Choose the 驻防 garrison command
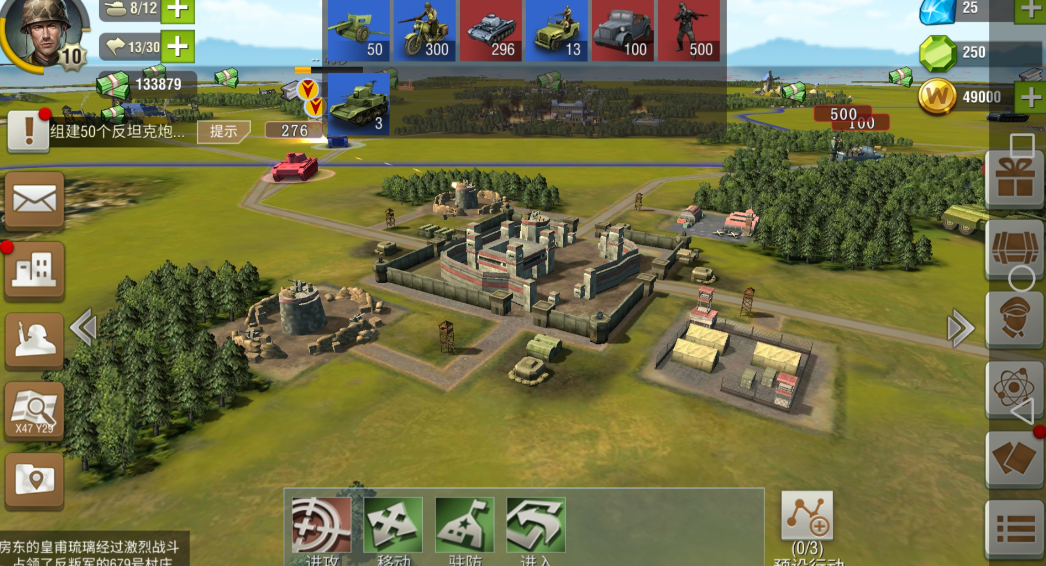Image resolution: width=1046 pixels, height=566 pixels. tap(464, 526)
